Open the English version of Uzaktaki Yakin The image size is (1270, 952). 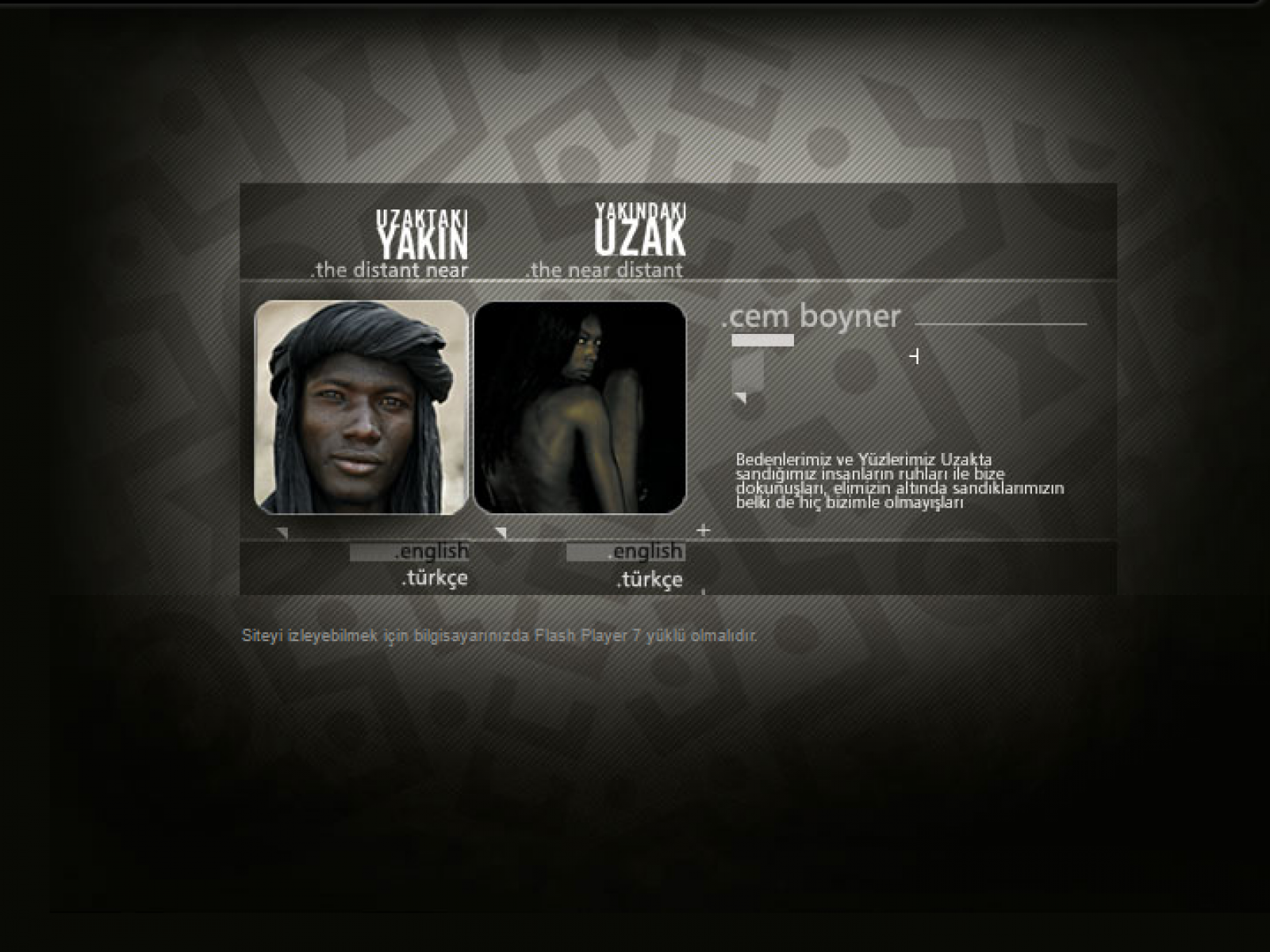tap(432, 551)
